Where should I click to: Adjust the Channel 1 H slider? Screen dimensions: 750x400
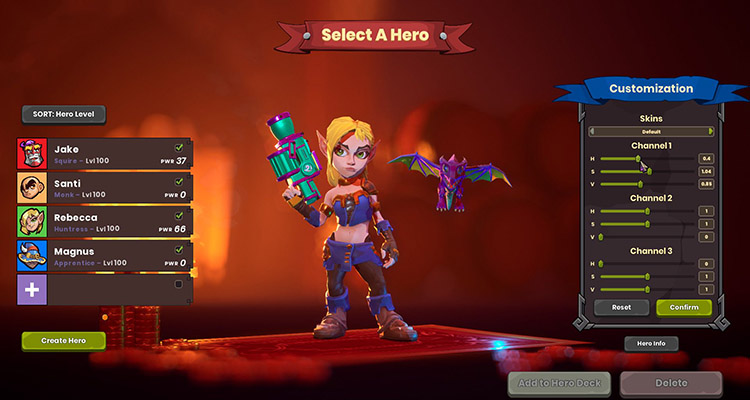(x=639, y=158)
